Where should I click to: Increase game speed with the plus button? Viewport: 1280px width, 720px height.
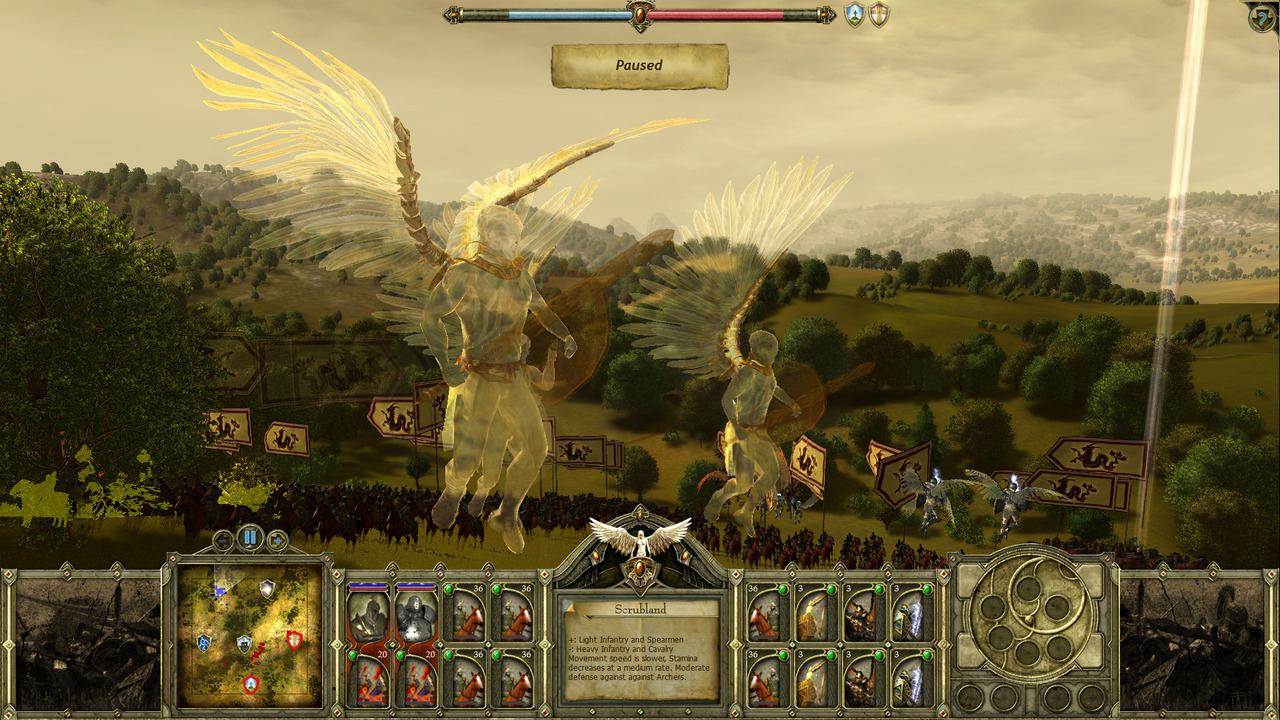277,541
